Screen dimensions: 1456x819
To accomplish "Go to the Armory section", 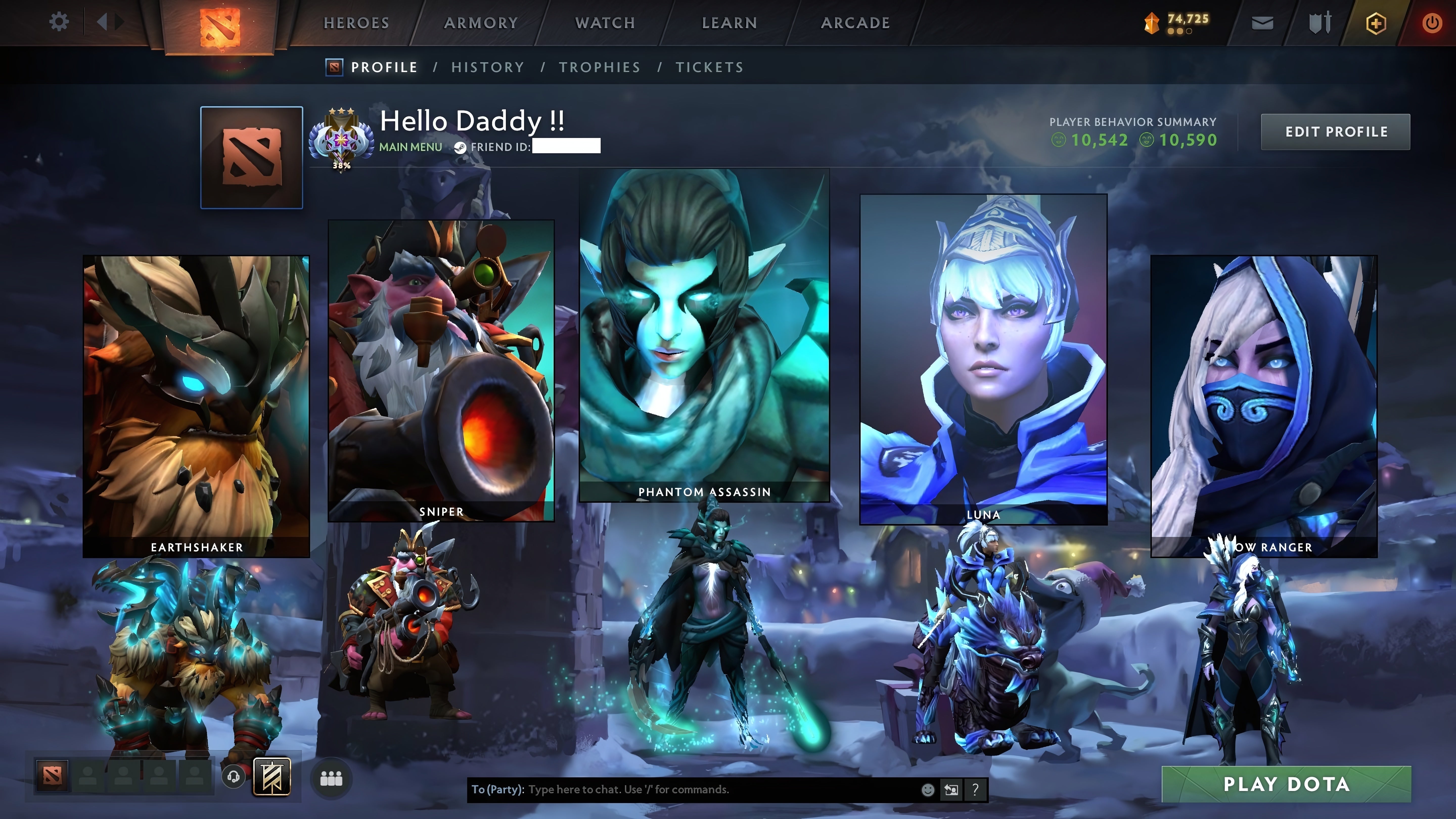I will [x=481, y=23].
